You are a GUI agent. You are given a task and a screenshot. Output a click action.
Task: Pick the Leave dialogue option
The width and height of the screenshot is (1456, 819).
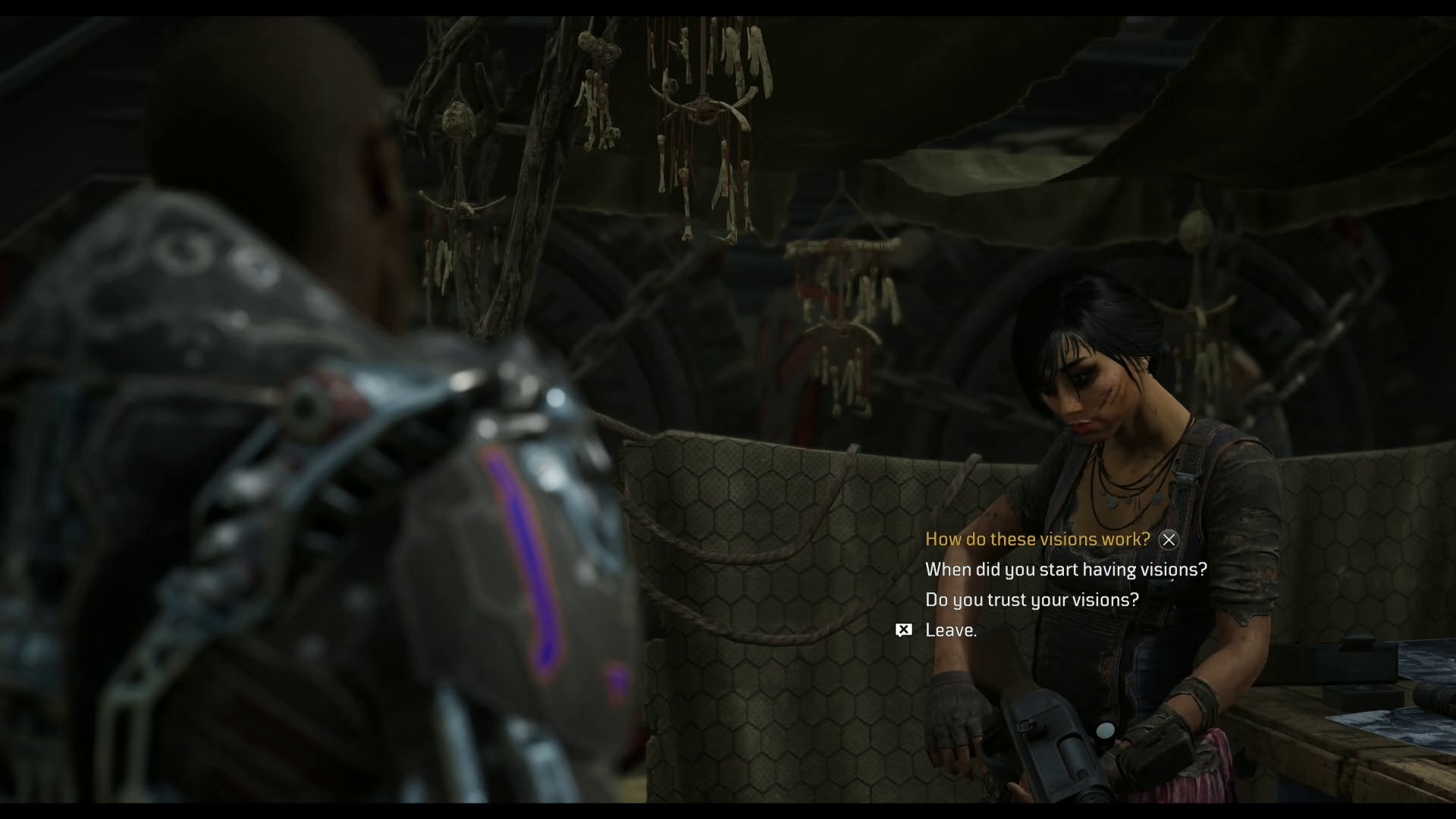pos(950,630)
